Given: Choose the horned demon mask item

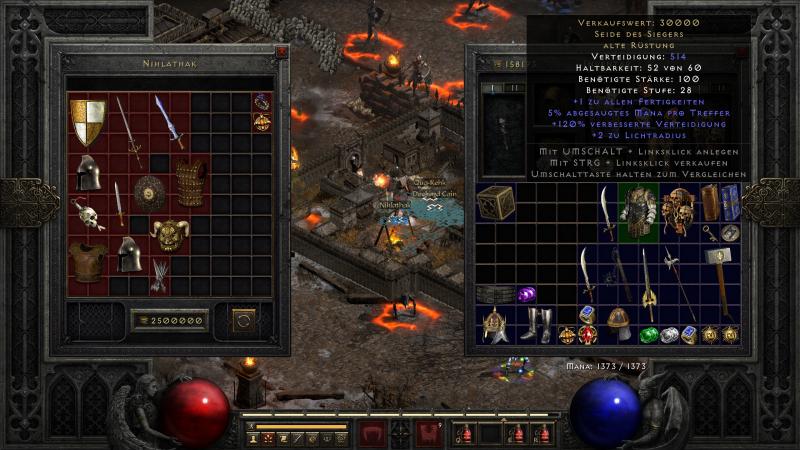Looking at the screenshot, I should point(170,234).
